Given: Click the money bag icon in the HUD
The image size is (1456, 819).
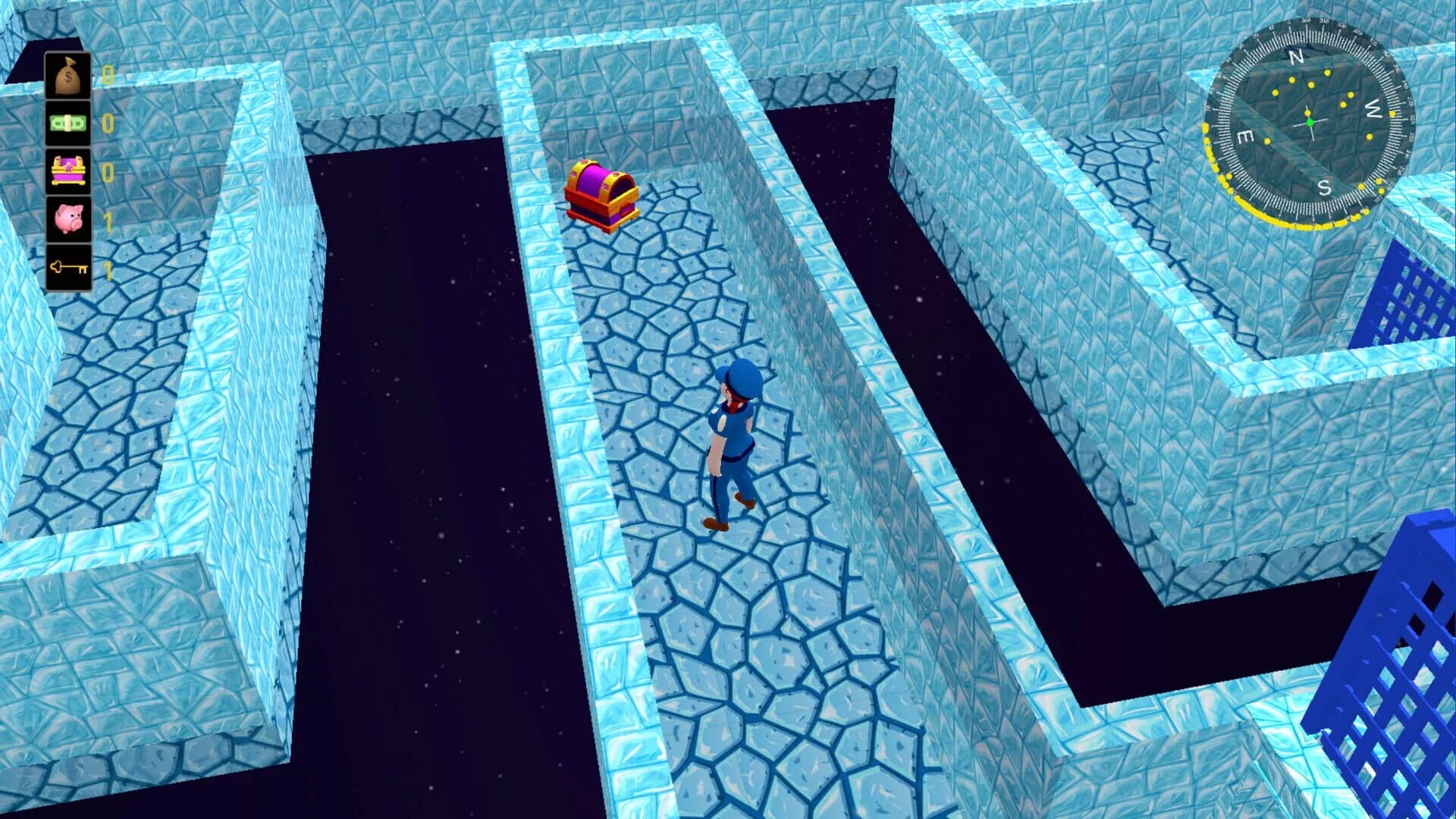Looking at the screenshot, I should (67, 74).
